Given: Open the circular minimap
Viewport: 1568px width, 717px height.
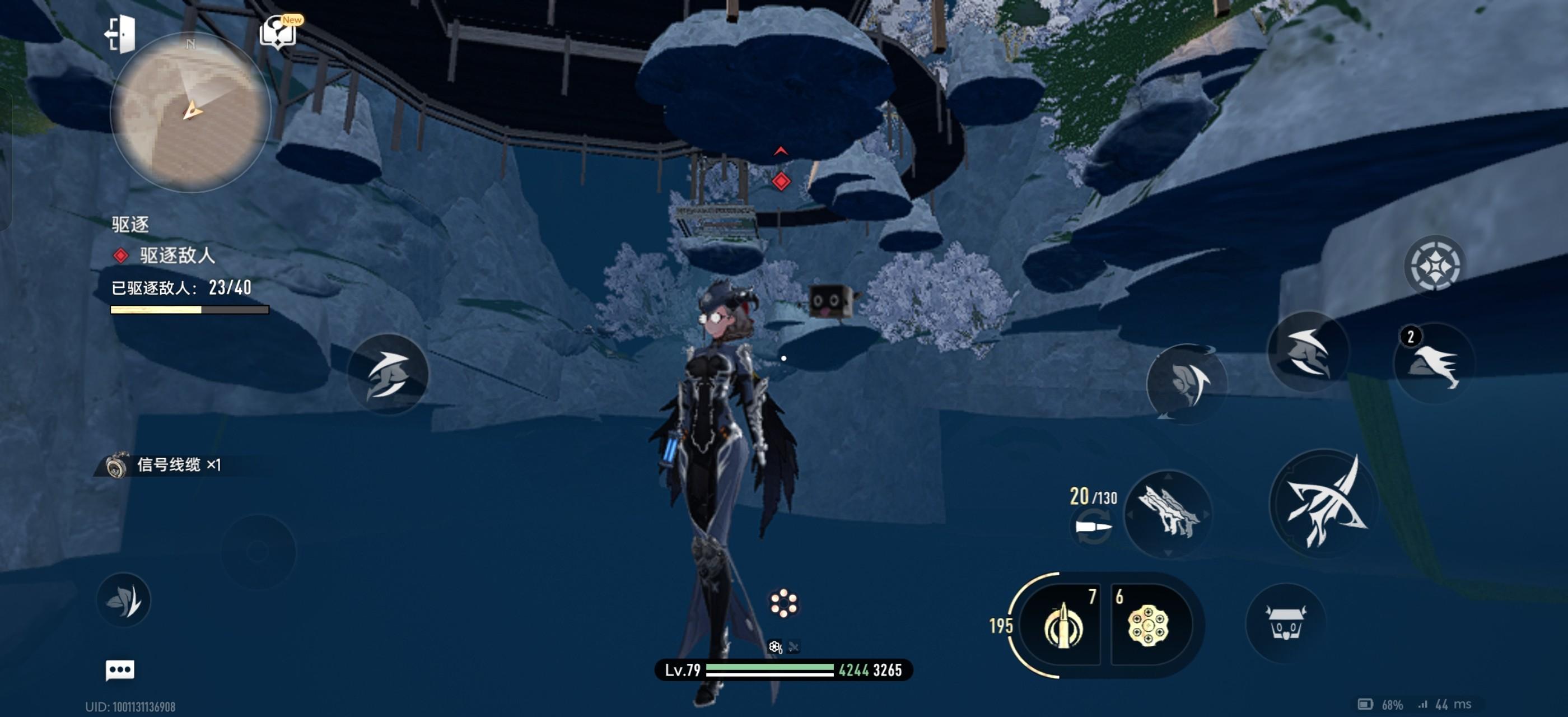Looking at the screenshot, I should [x=190, y=113].
